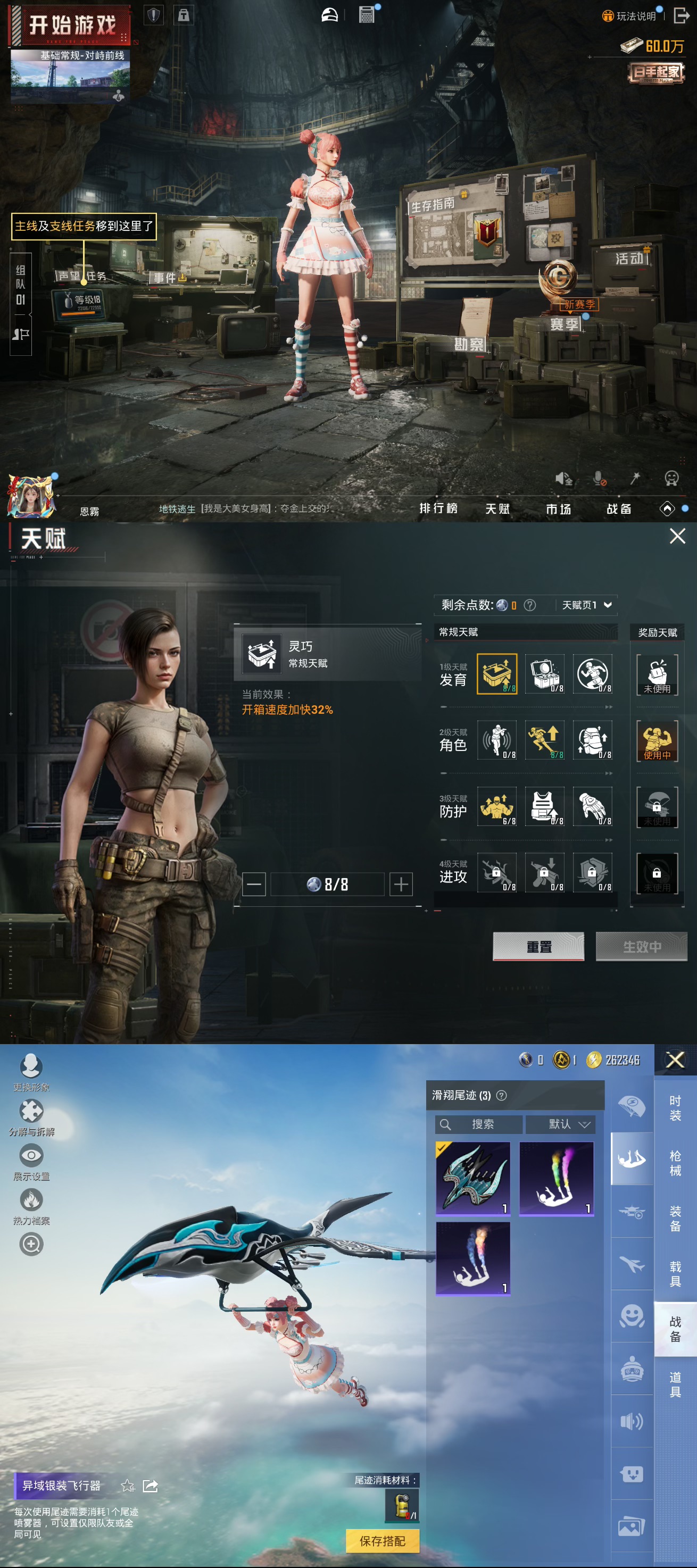Click the 重置 reset talents button
Image resolution: width=697 pixels, height=1568 pixels.
[x=538, y=946]
